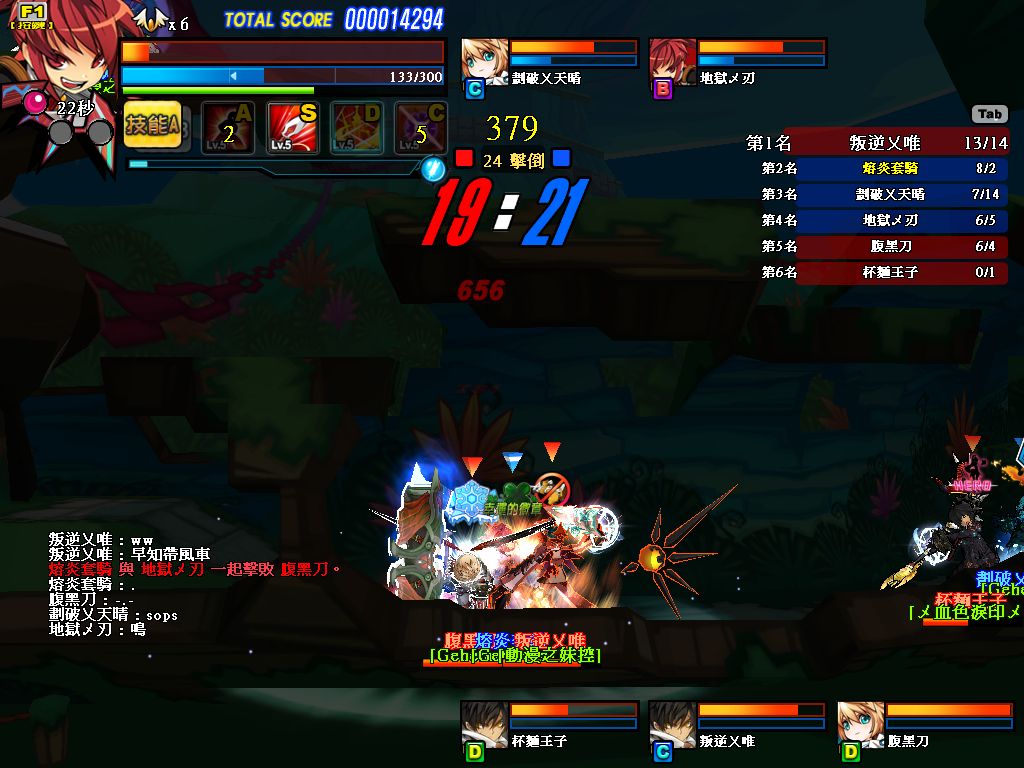Toggle the yellow 技能A skill slot button

coord(153,127)
